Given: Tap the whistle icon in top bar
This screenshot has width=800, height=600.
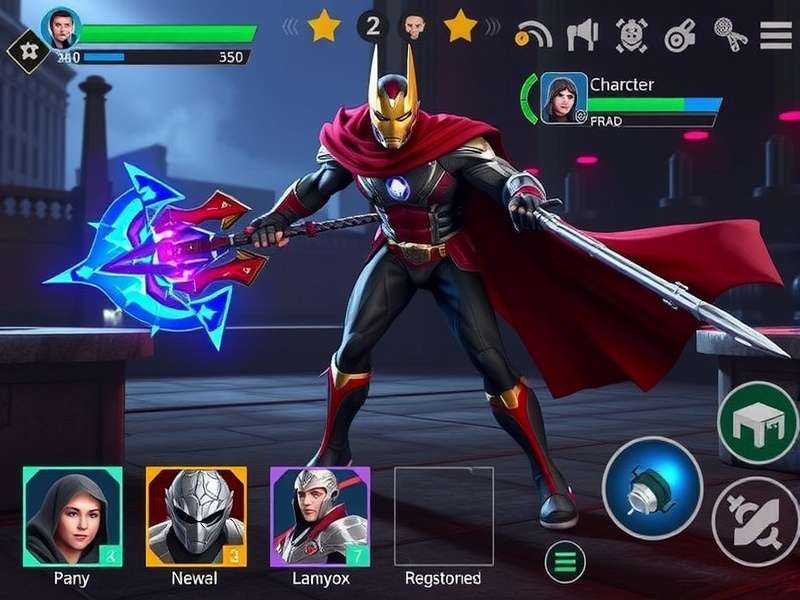Looking at the screenshot, I should (x=681, y=35).
